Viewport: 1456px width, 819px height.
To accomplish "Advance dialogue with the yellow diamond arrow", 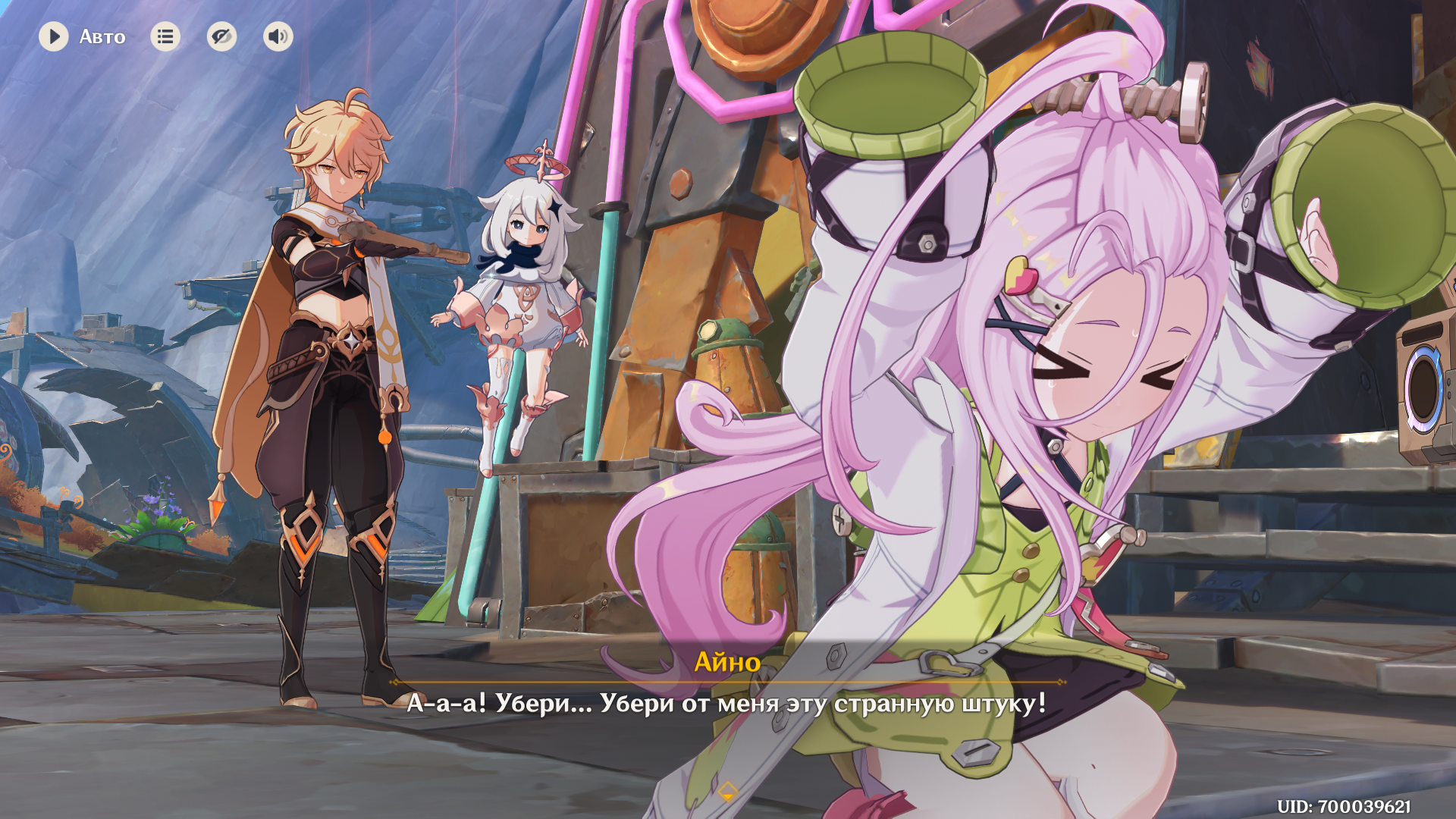I will pyautogui.click(x=727, y=792).
